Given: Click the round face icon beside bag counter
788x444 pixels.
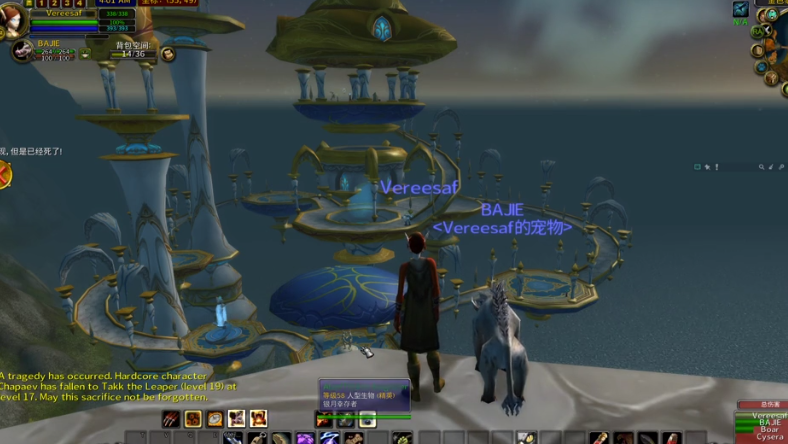Looking at the screenshot, I should tap(168, 54).
